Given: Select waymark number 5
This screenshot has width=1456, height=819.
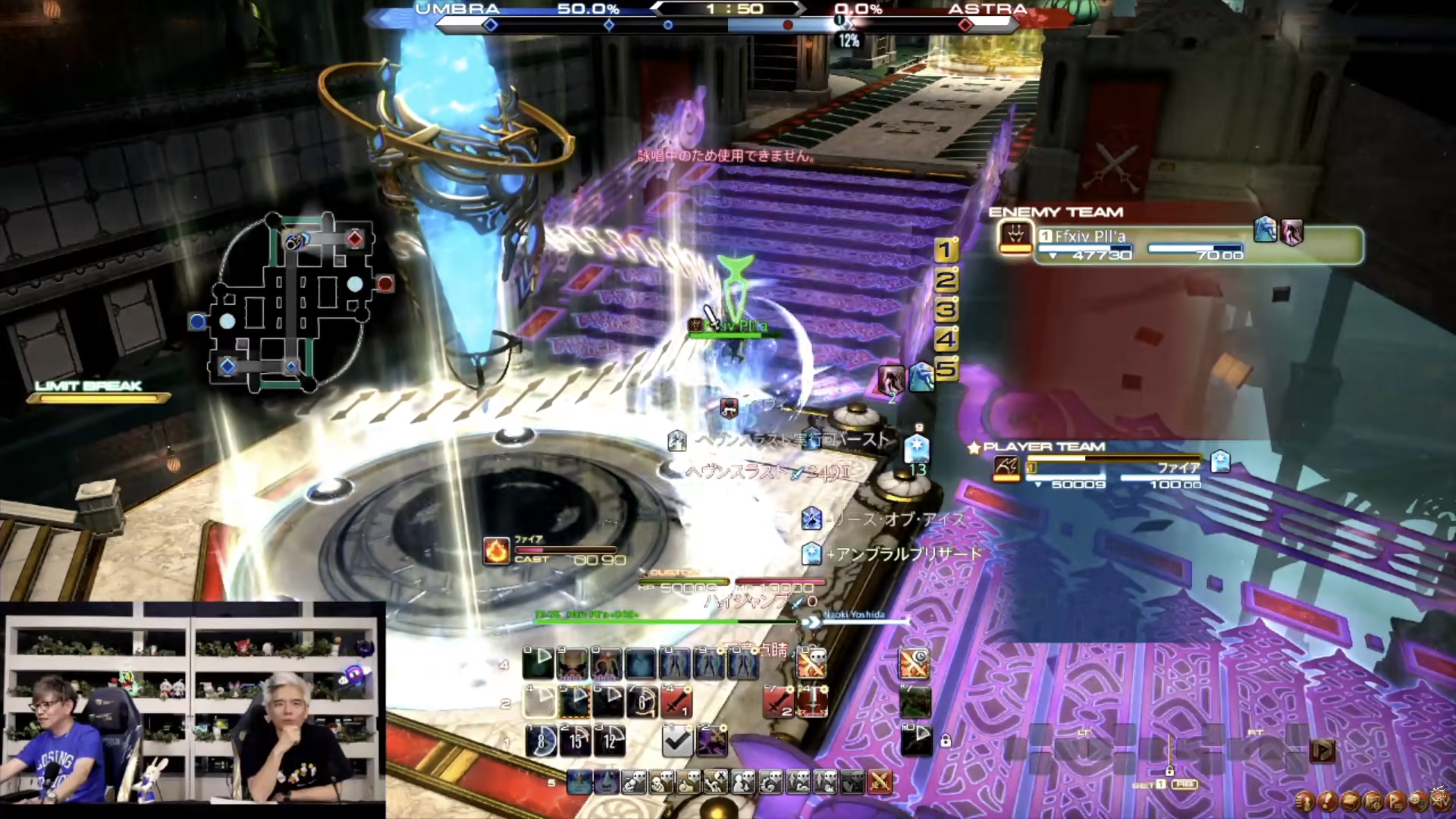Looking at the screenshot, I should (946, 369).
